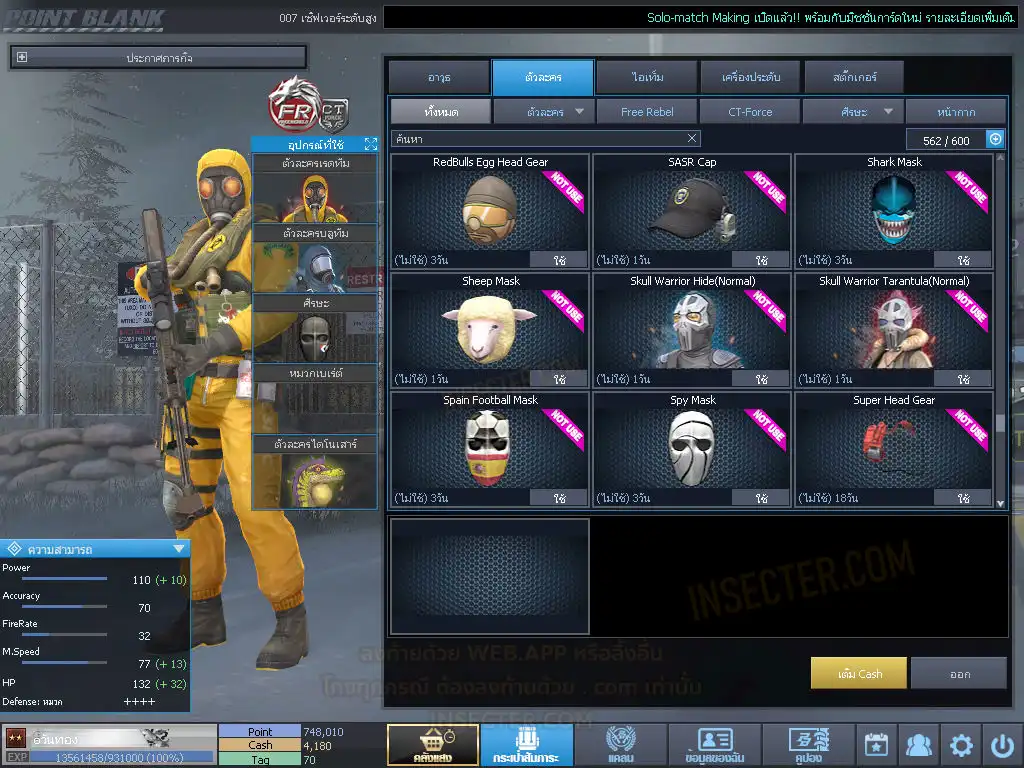Open the คลังแสง shop button
The width and height of the screenshot is (1024, 768).
pos(432,746)
